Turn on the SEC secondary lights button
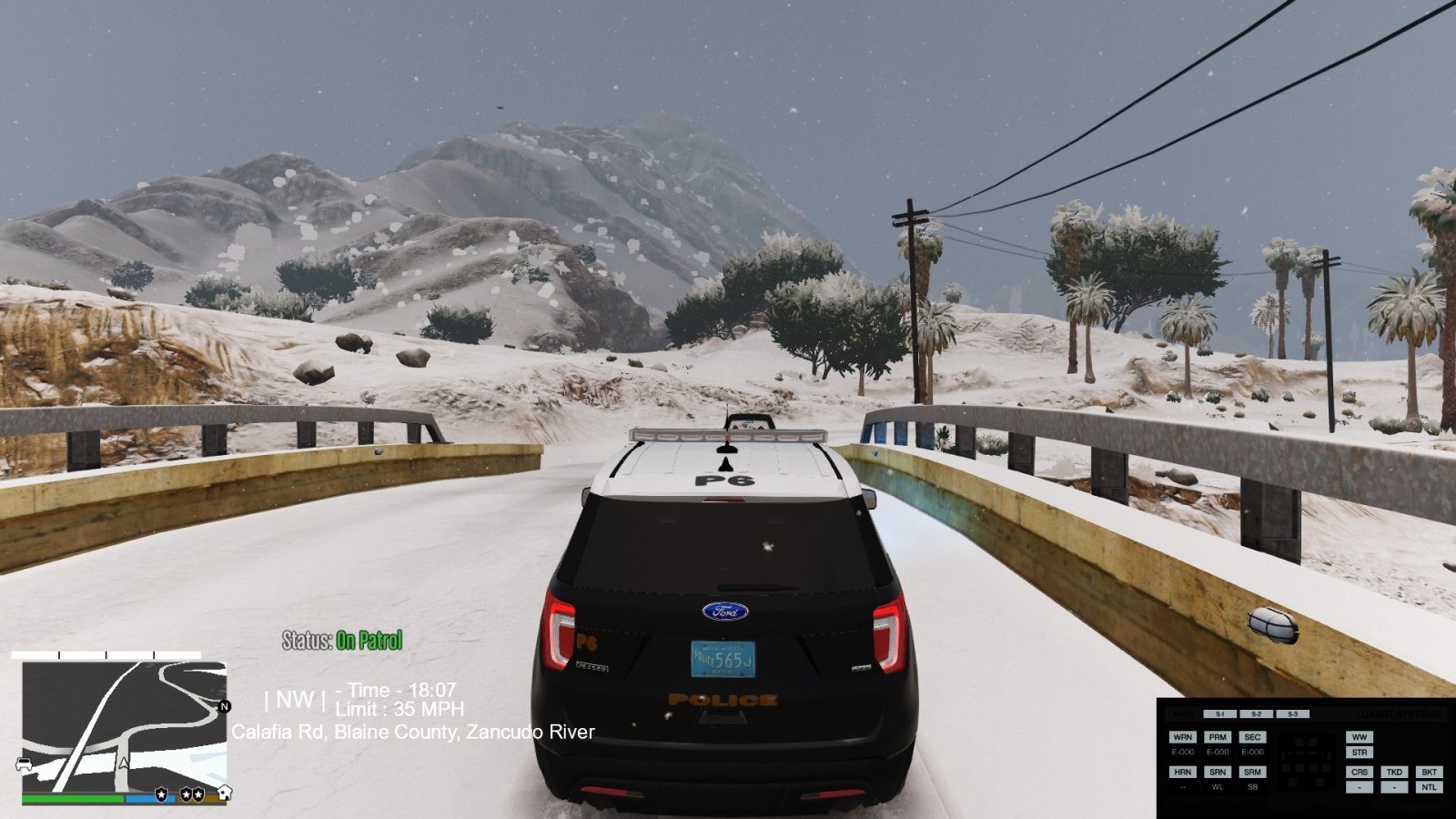This screenshot has width=1456, height=819. click(x=1252, y=737)
